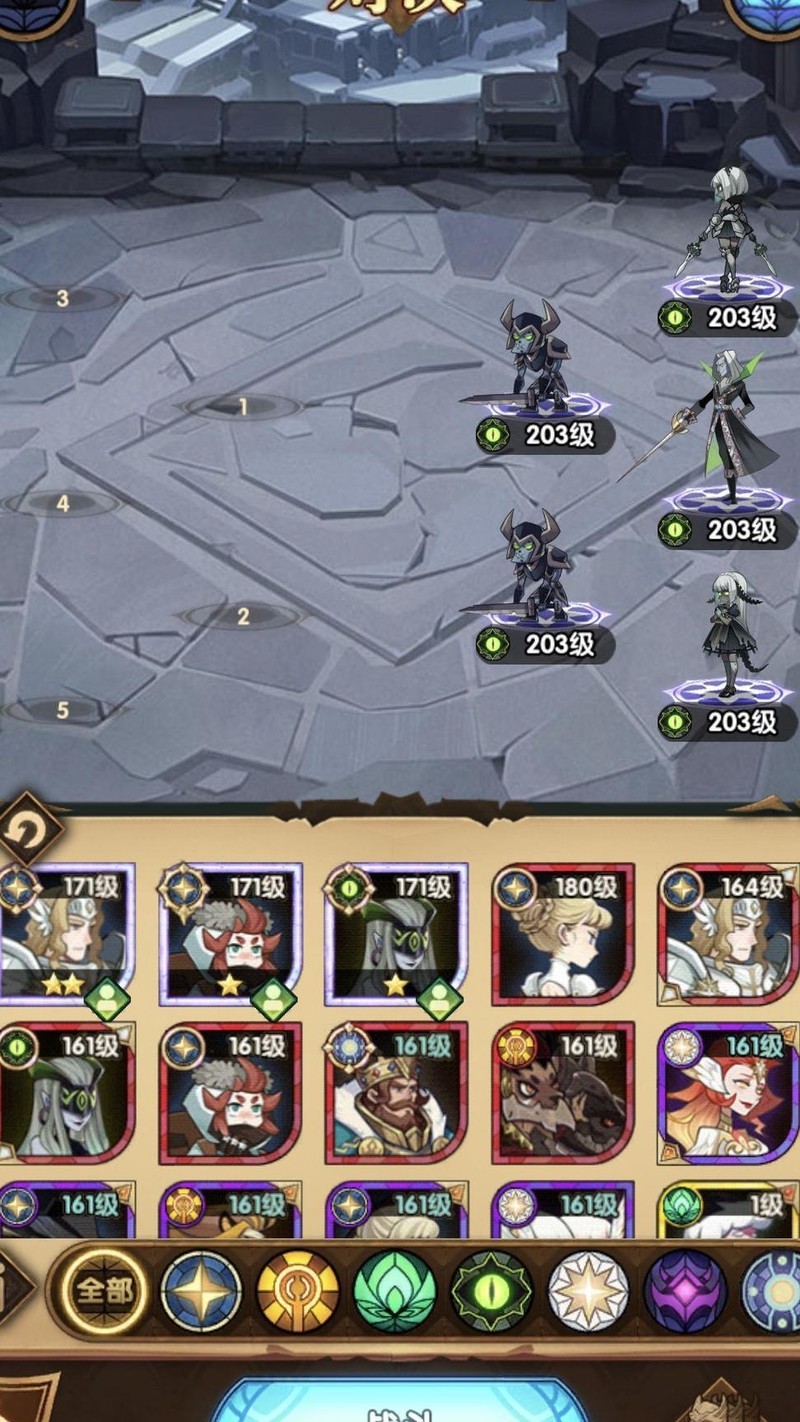Show Wilder green leaf faction heroes
The image size is (800, 1422).
point(394,1291)
